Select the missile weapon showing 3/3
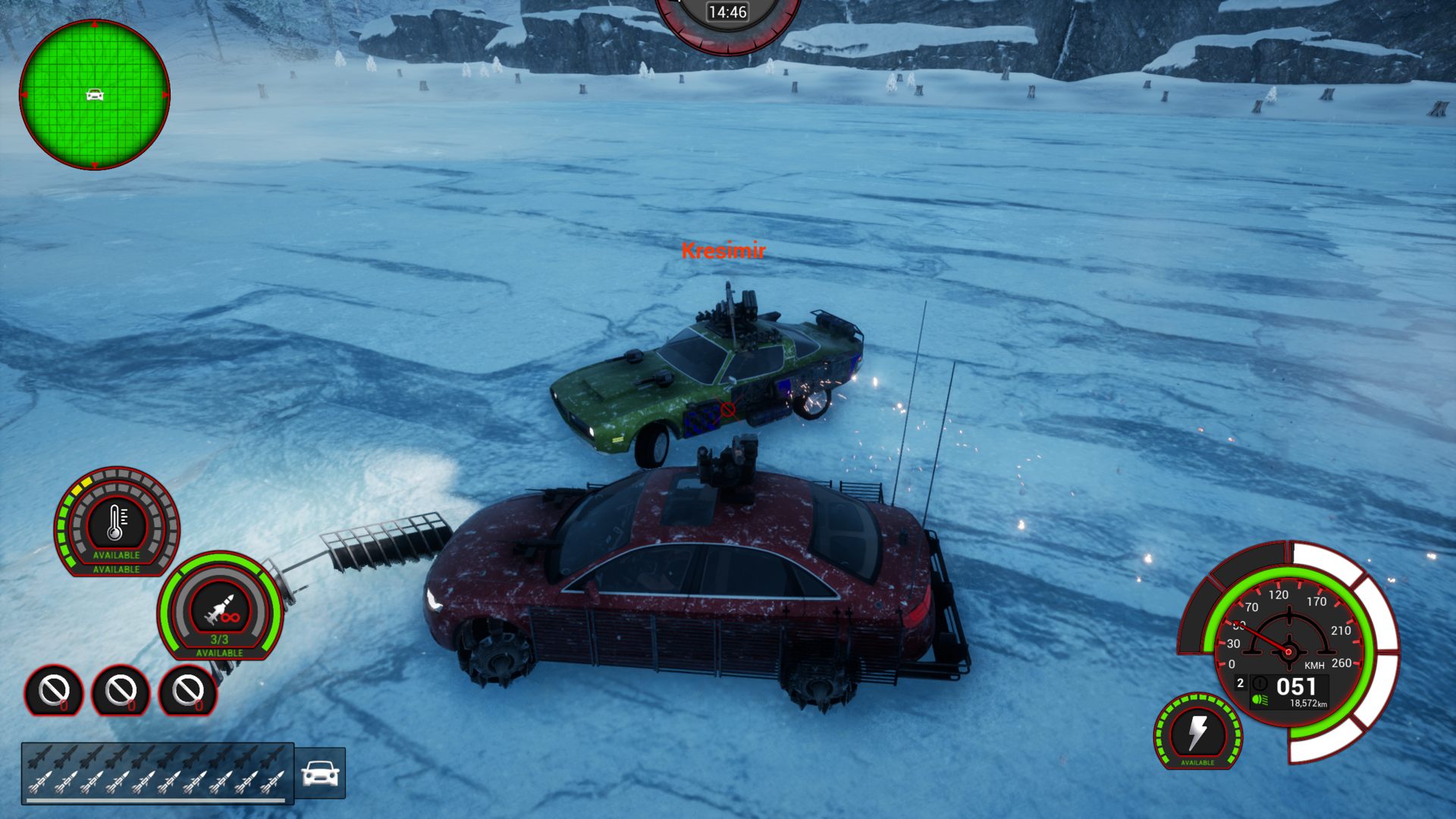This screenshot has height=819, width=1456. [x=220, y=608]
